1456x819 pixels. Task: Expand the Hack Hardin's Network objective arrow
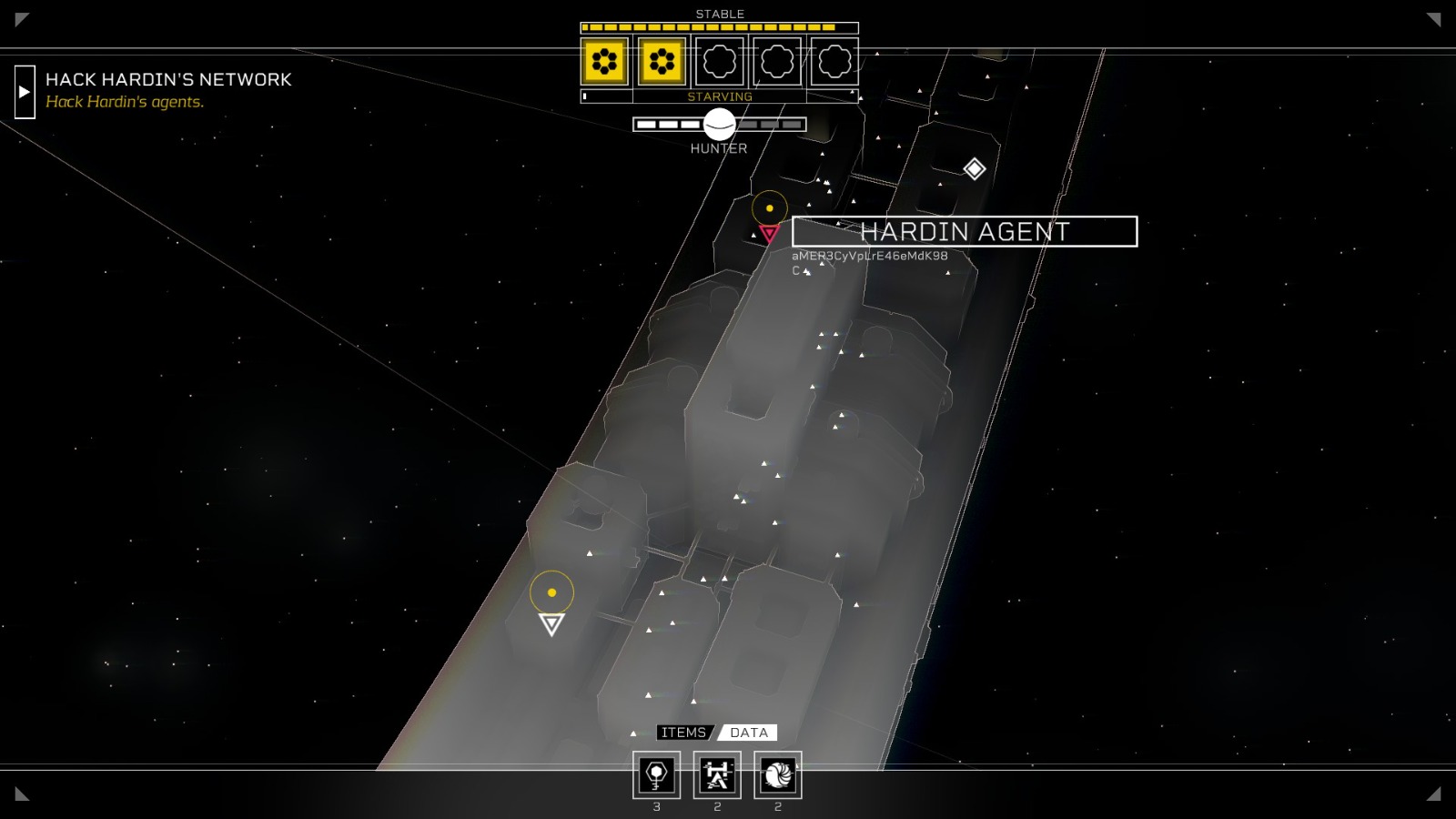pos(25,92)
